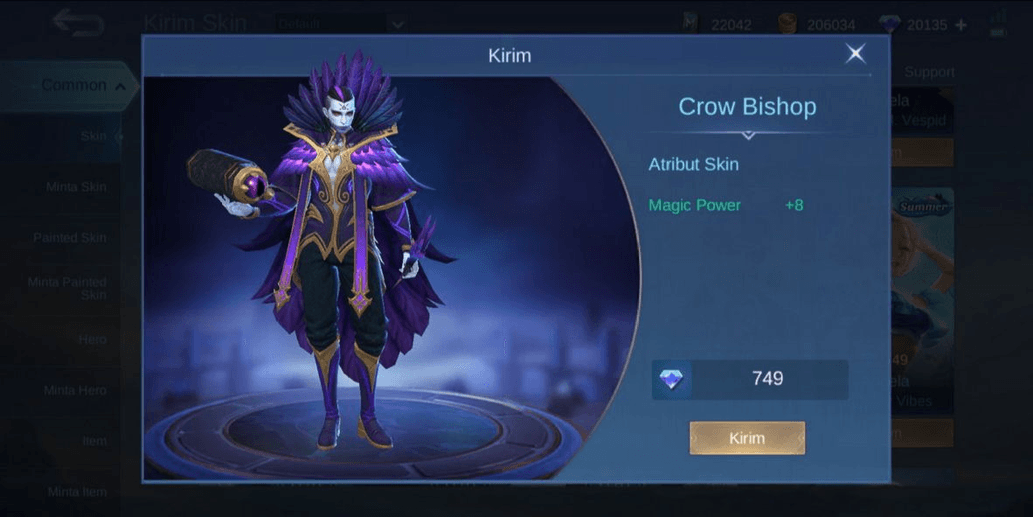1033x517 pixels.
Task: Switch to the Hero category
Action: click(92, 340)
